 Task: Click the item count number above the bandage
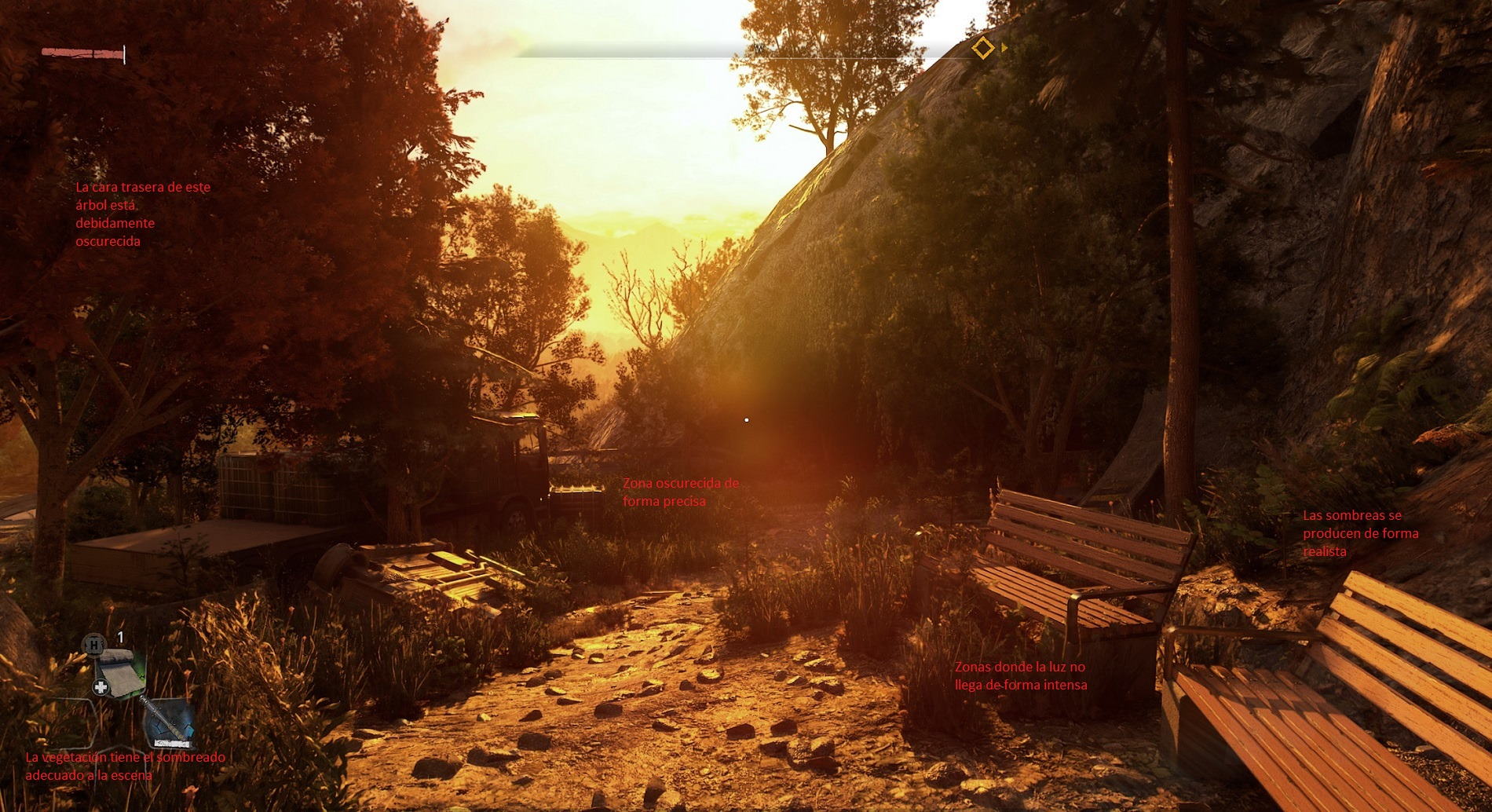point(120,636)
